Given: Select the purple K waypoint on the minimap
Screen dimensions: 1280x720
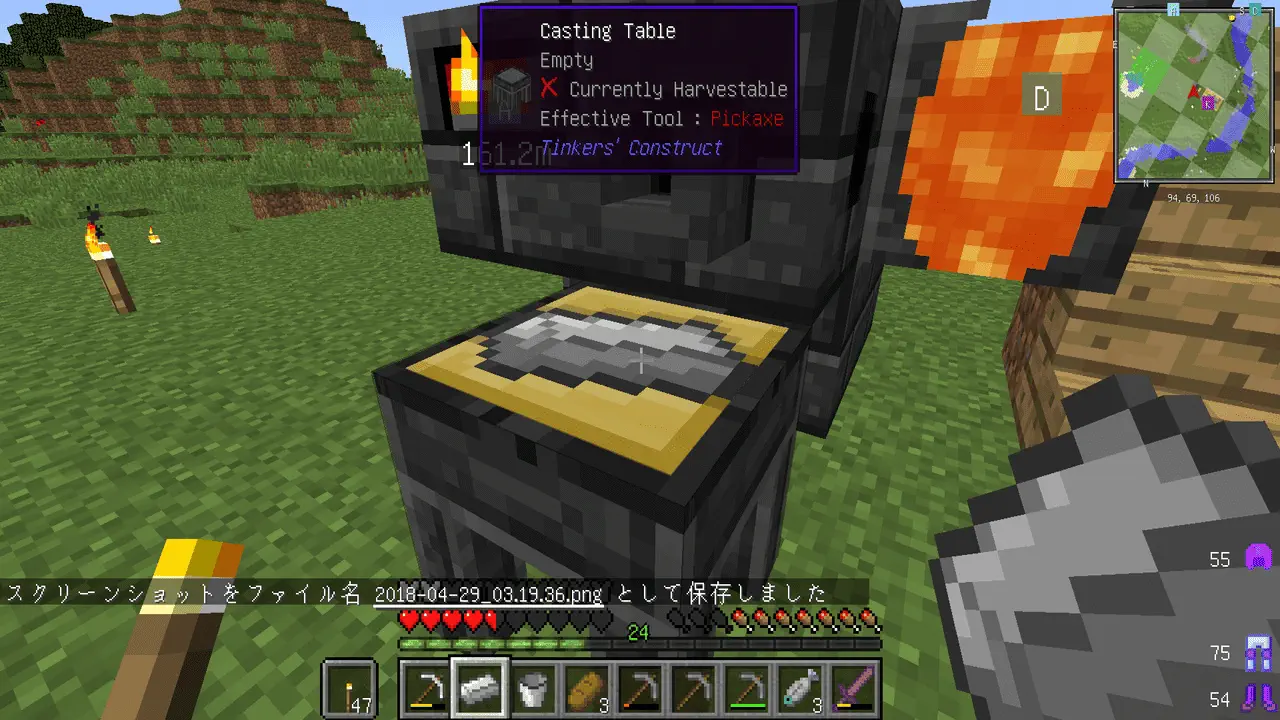Looking at the screenshot, I should point(1208,102).
